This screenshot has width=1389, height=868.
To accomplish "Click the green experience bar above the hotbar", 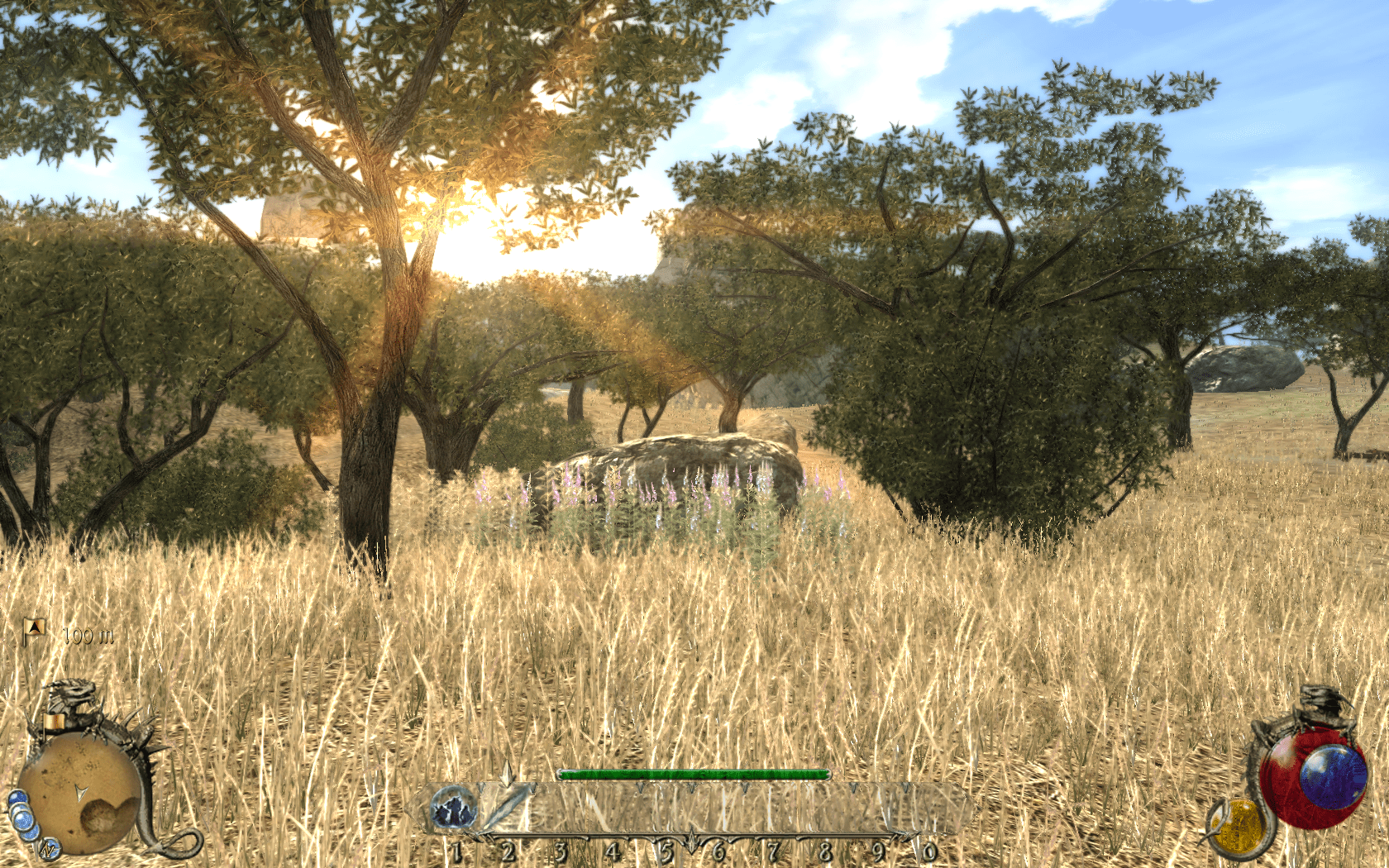I will coord(693,774).
